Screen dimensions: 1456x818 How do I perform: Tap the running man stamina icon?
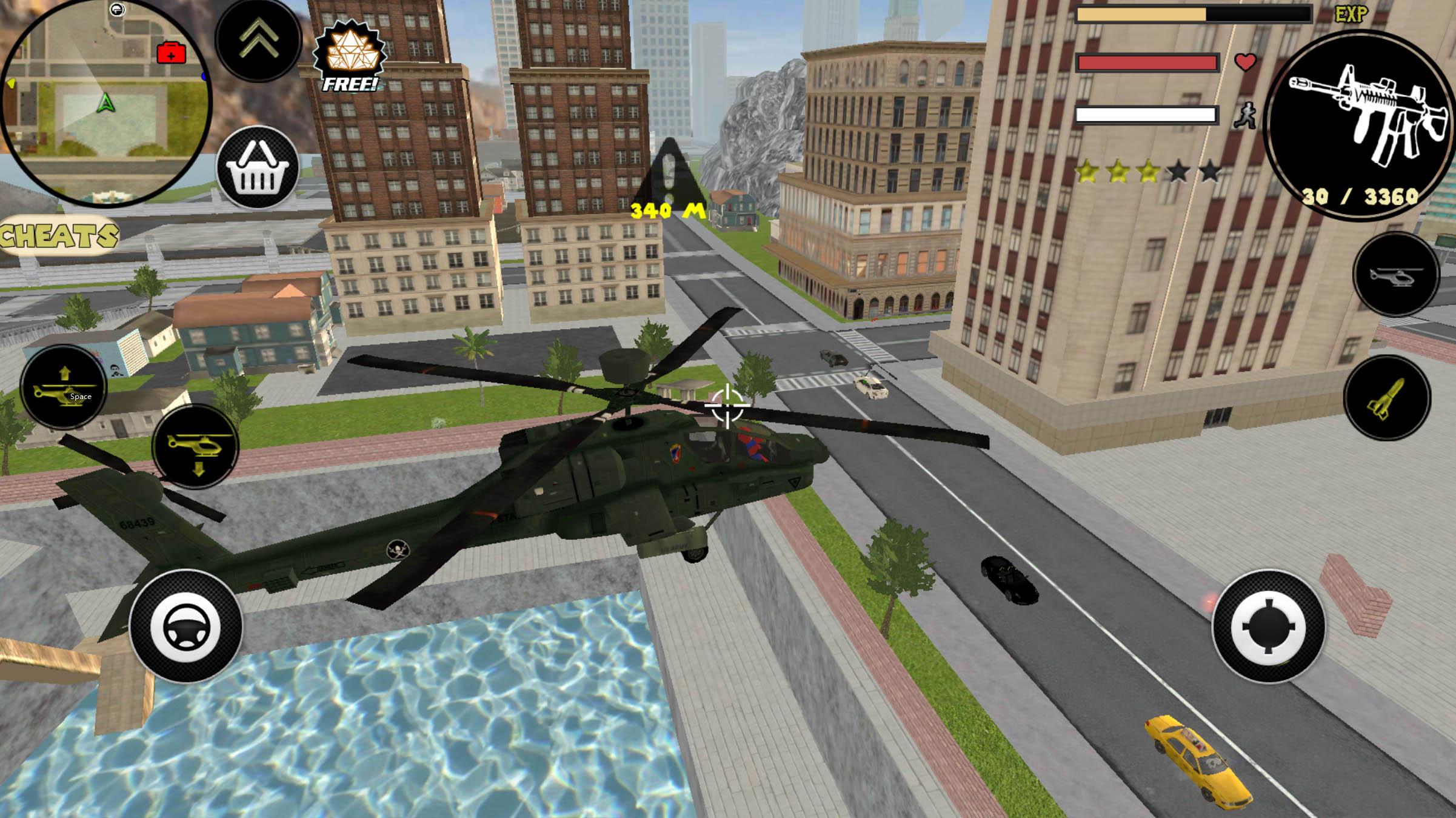click(x=1246, y=116)
